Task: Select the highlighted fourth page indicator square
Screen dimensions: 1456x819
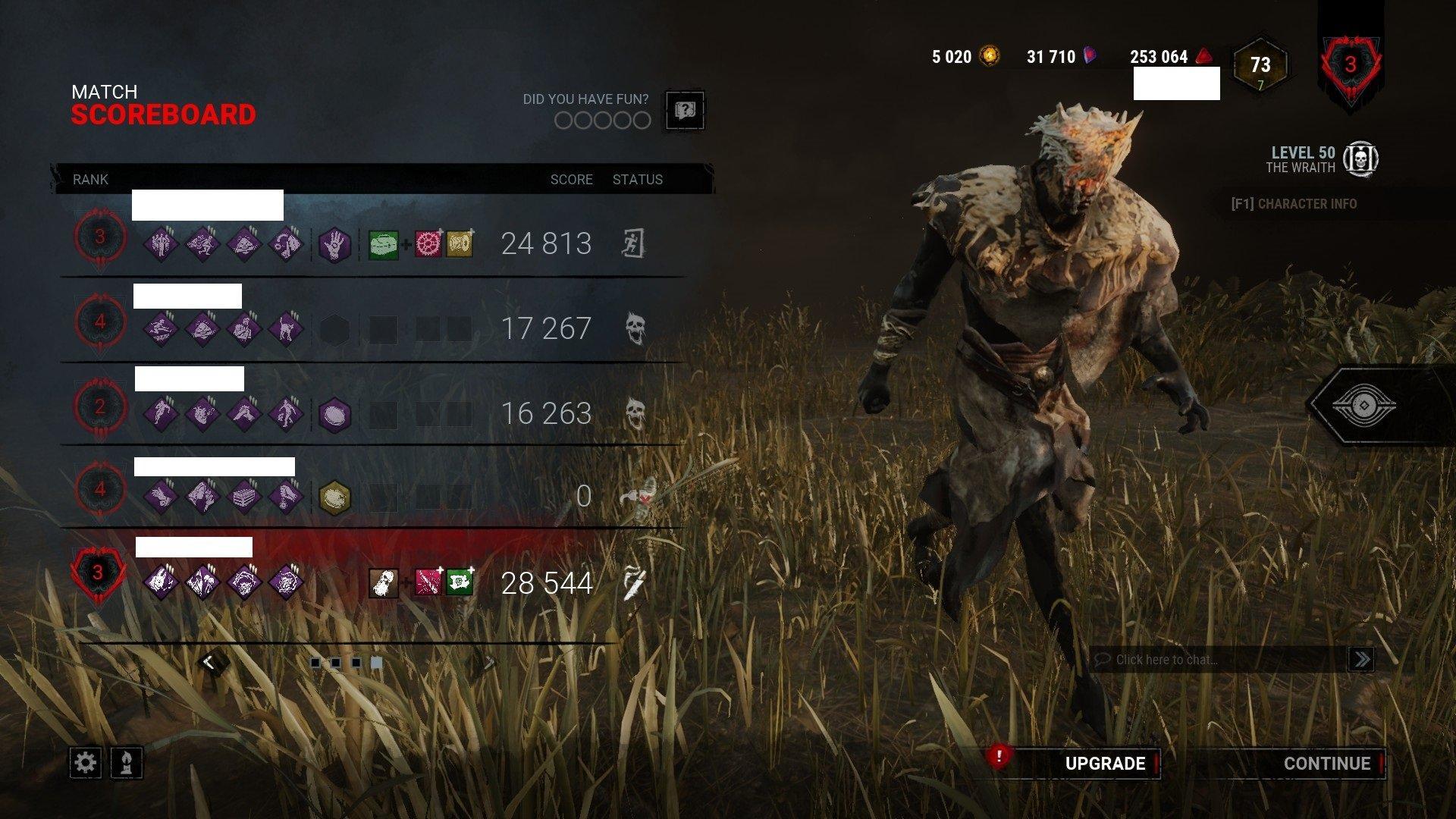Action: pyautogui.click(x=375, y=662)
